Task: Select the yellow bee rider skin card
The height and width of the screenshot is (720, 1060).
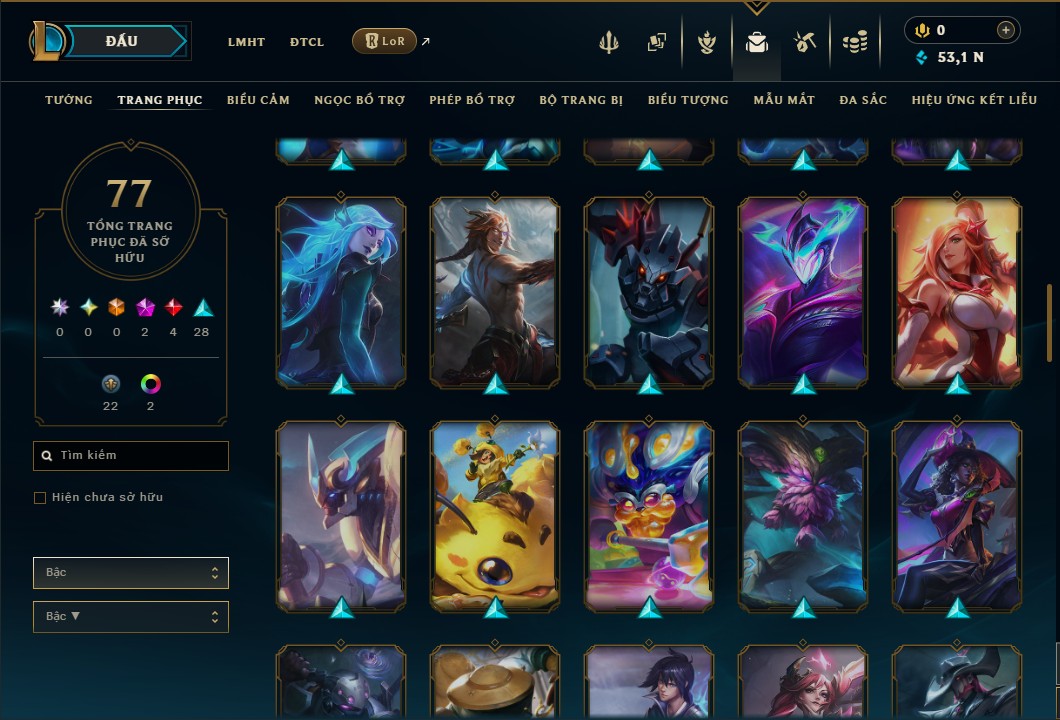Action: point(495,515)
